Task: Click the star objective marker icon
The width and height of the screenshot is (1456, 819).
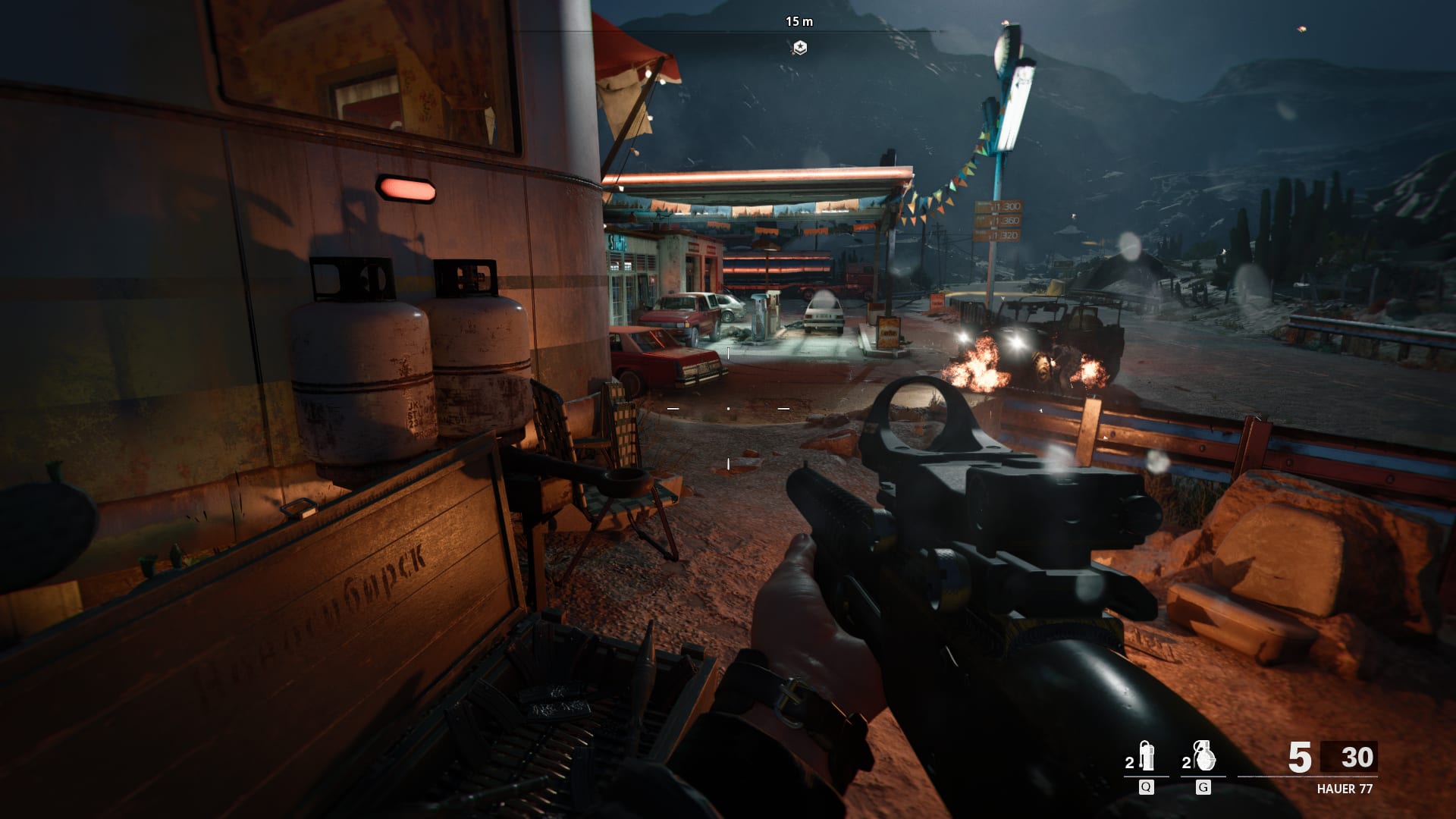Action: tap(799, 48)
